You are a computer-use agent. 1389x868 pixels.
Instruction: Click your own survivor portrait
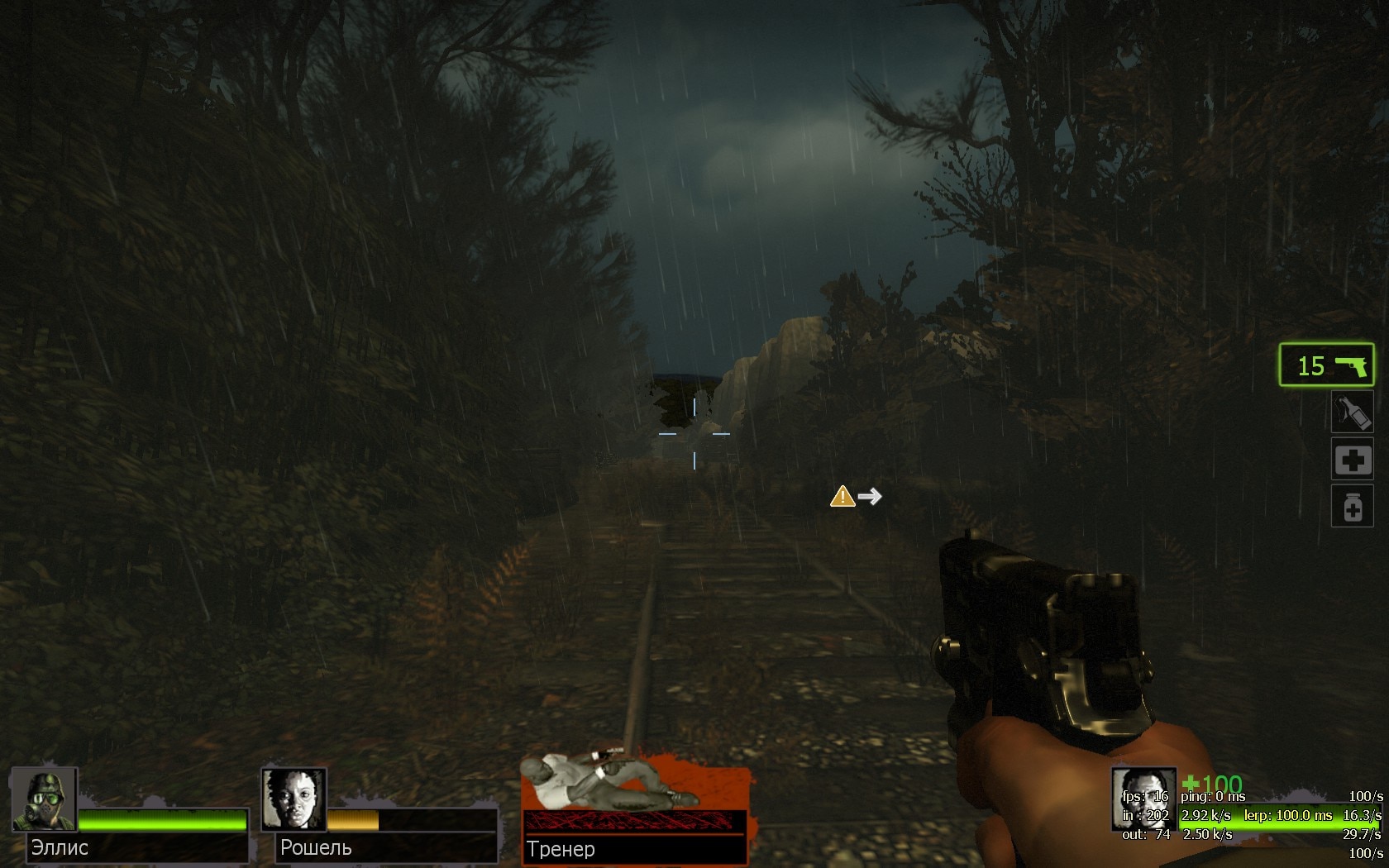1143,799
